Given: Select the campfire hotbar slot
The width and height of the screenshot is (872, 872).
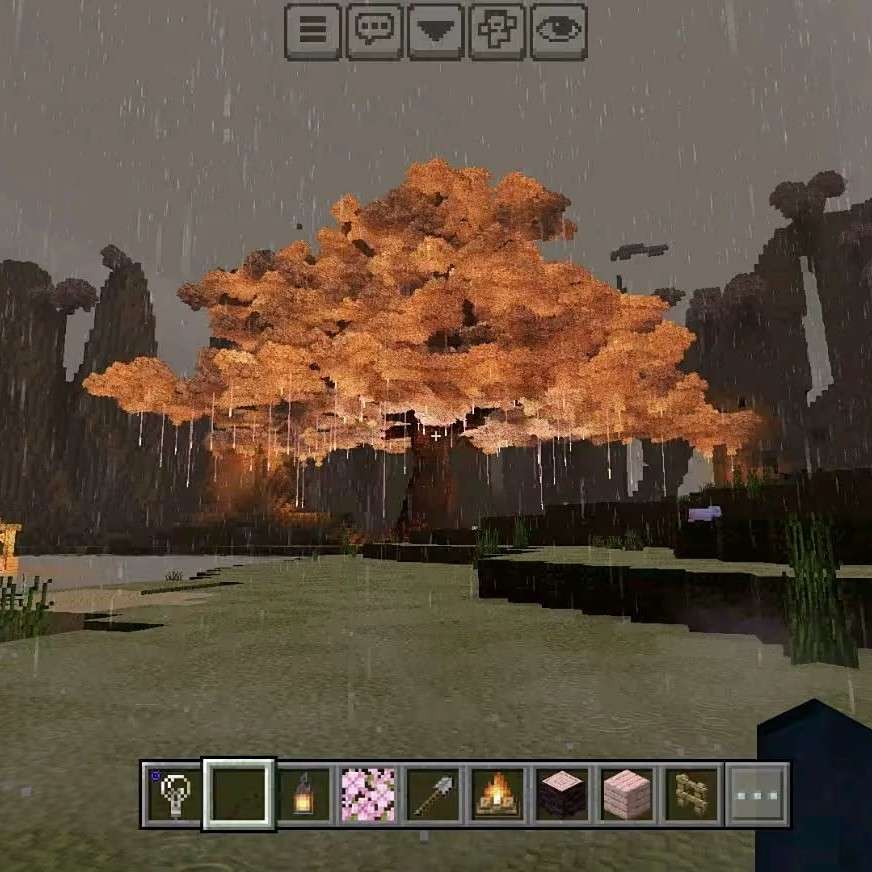Looking at the screenshot, I should (x=498, y=795).
